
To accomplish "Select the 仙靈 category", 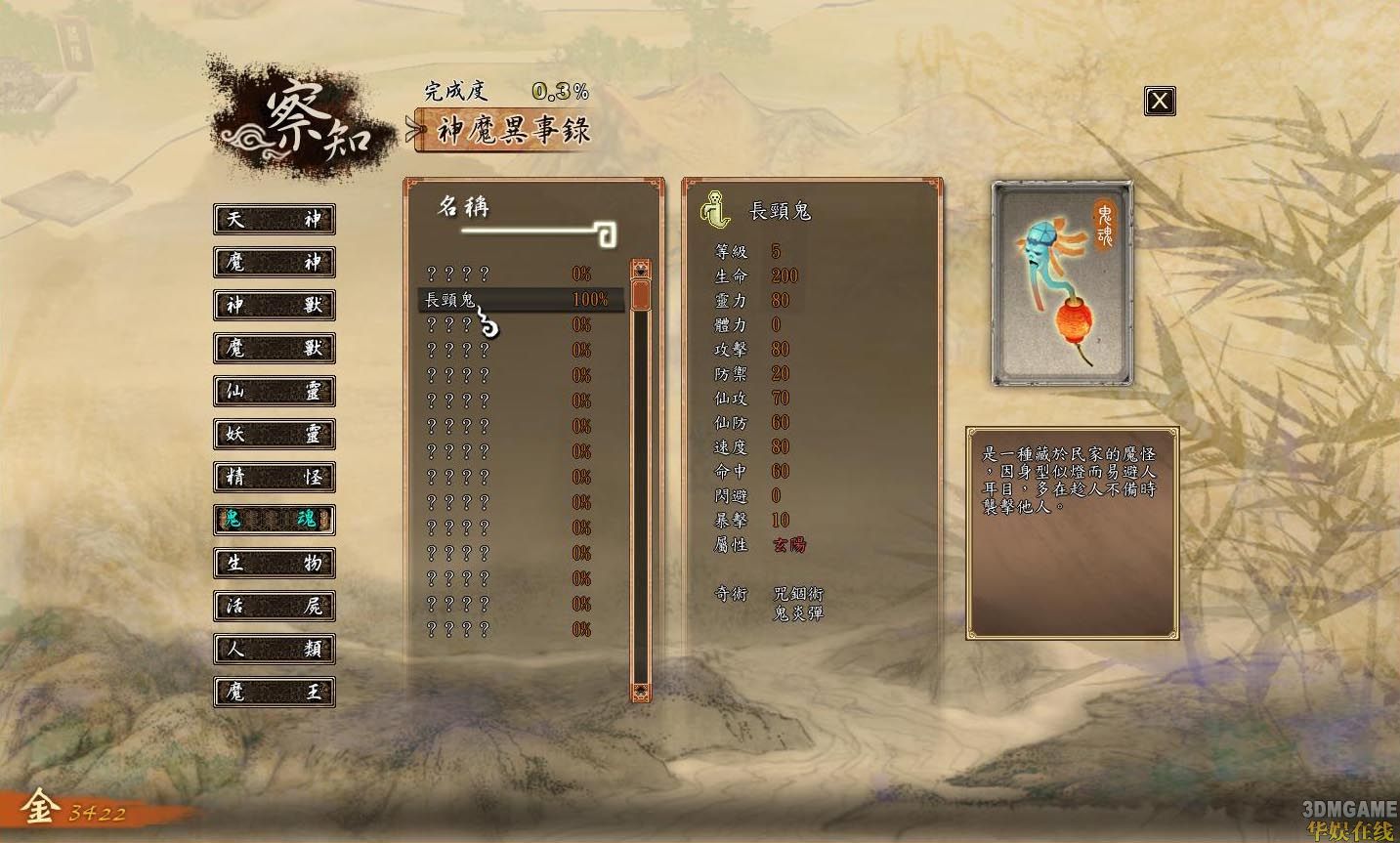I will click(x=274, y=392).
